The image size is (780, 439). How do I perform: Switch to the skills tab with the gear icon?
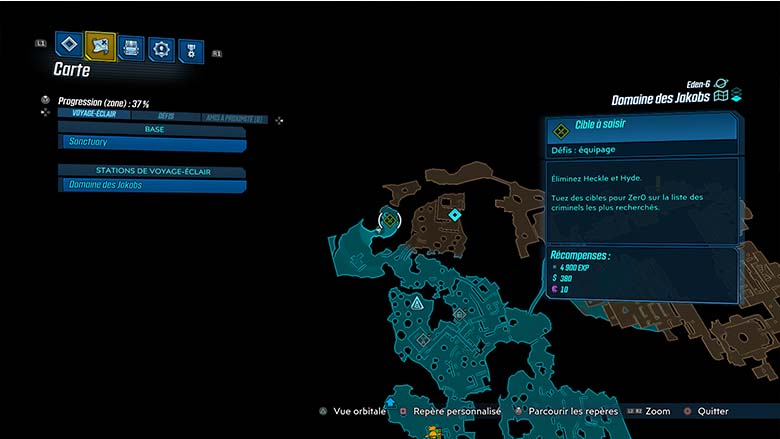point(161,49)
